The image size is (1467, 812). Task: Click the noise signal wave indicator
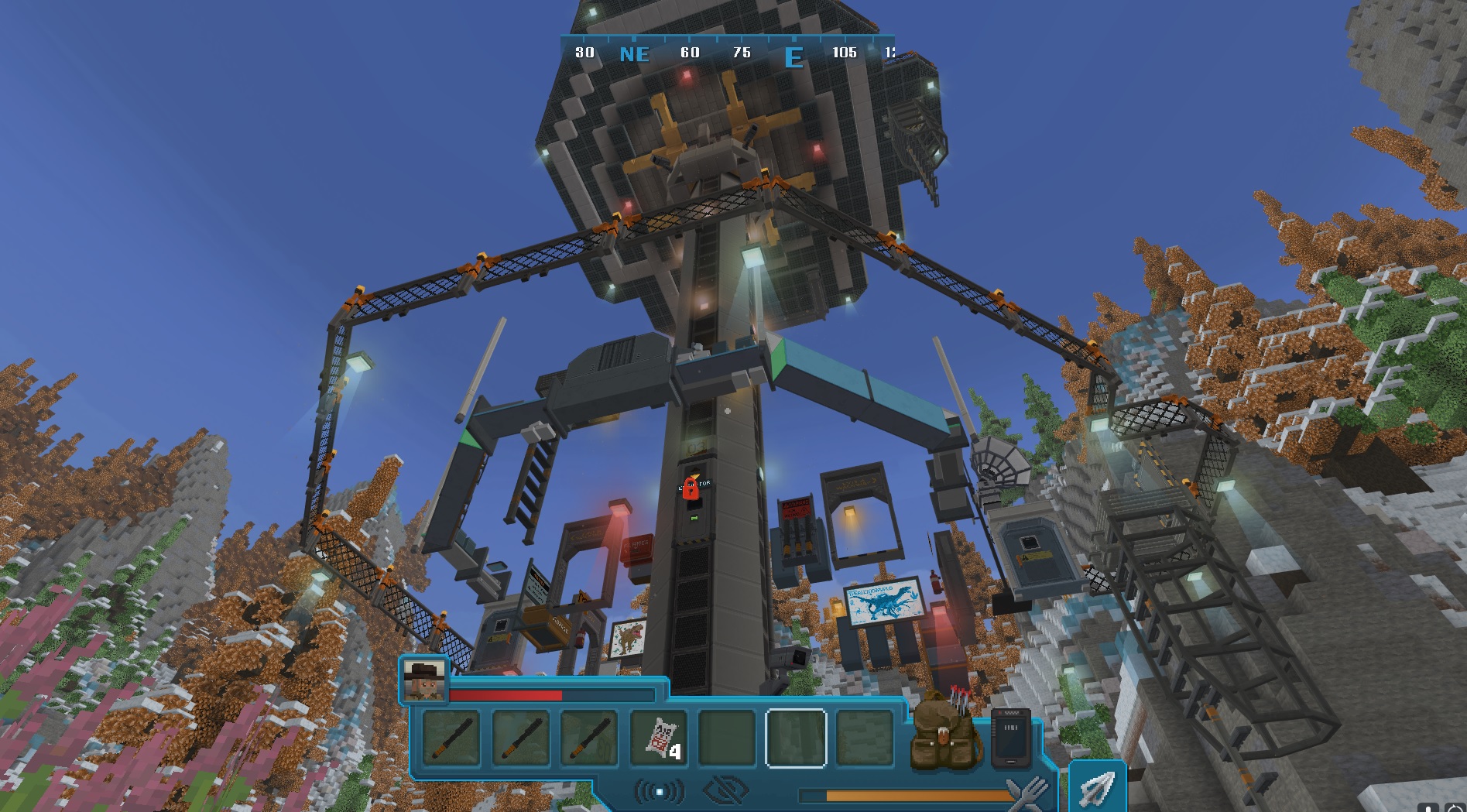[660, 791]
